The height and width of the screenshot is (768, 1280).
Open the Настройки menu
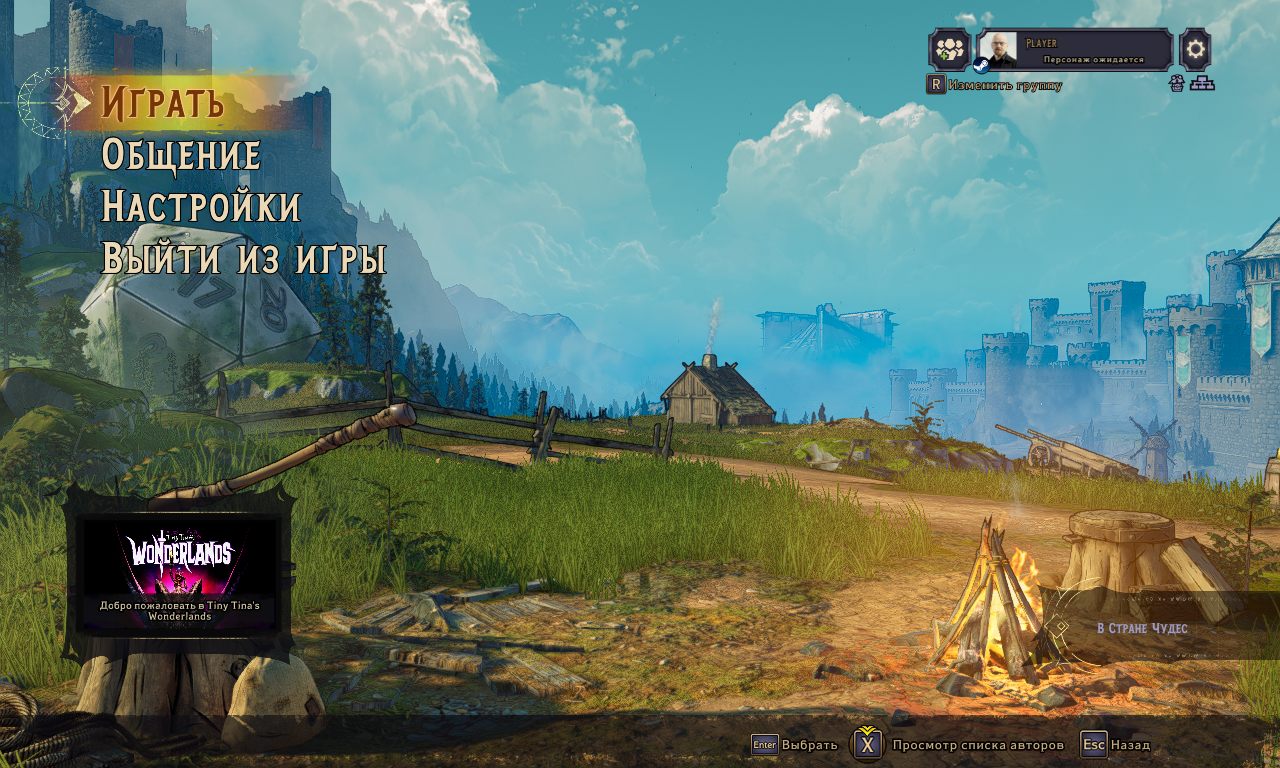(200, 207)
